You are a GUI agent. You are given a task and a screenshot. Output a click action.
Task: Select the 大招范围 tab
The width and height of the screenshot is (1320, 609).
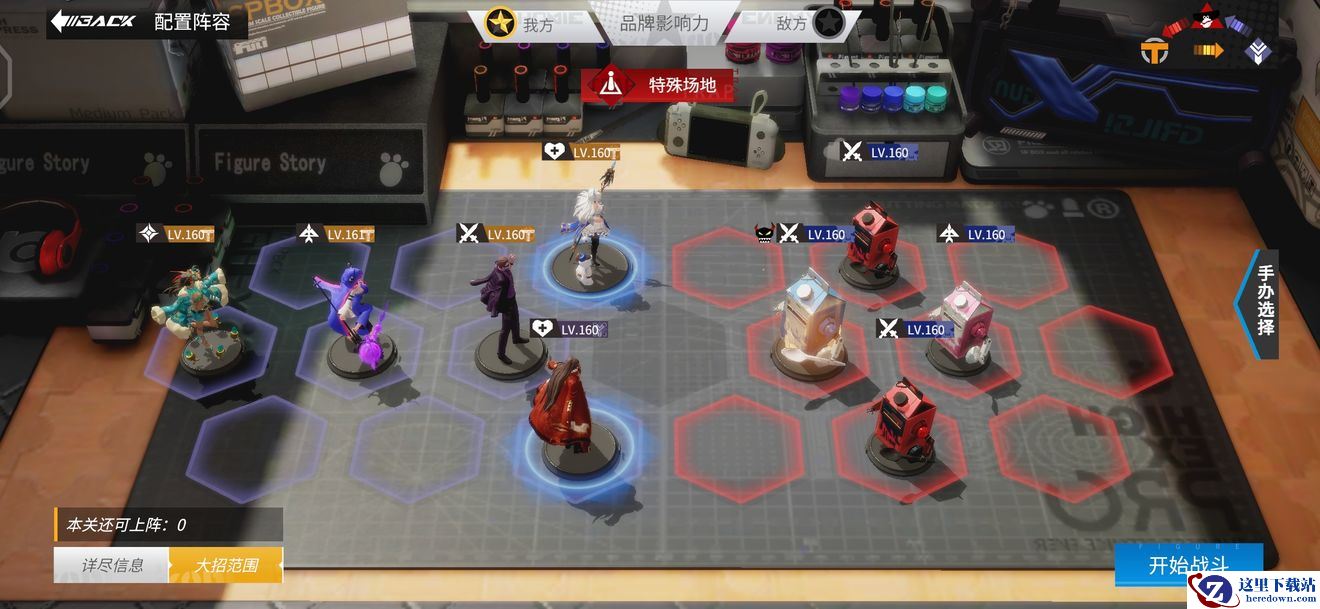point(226,565)
